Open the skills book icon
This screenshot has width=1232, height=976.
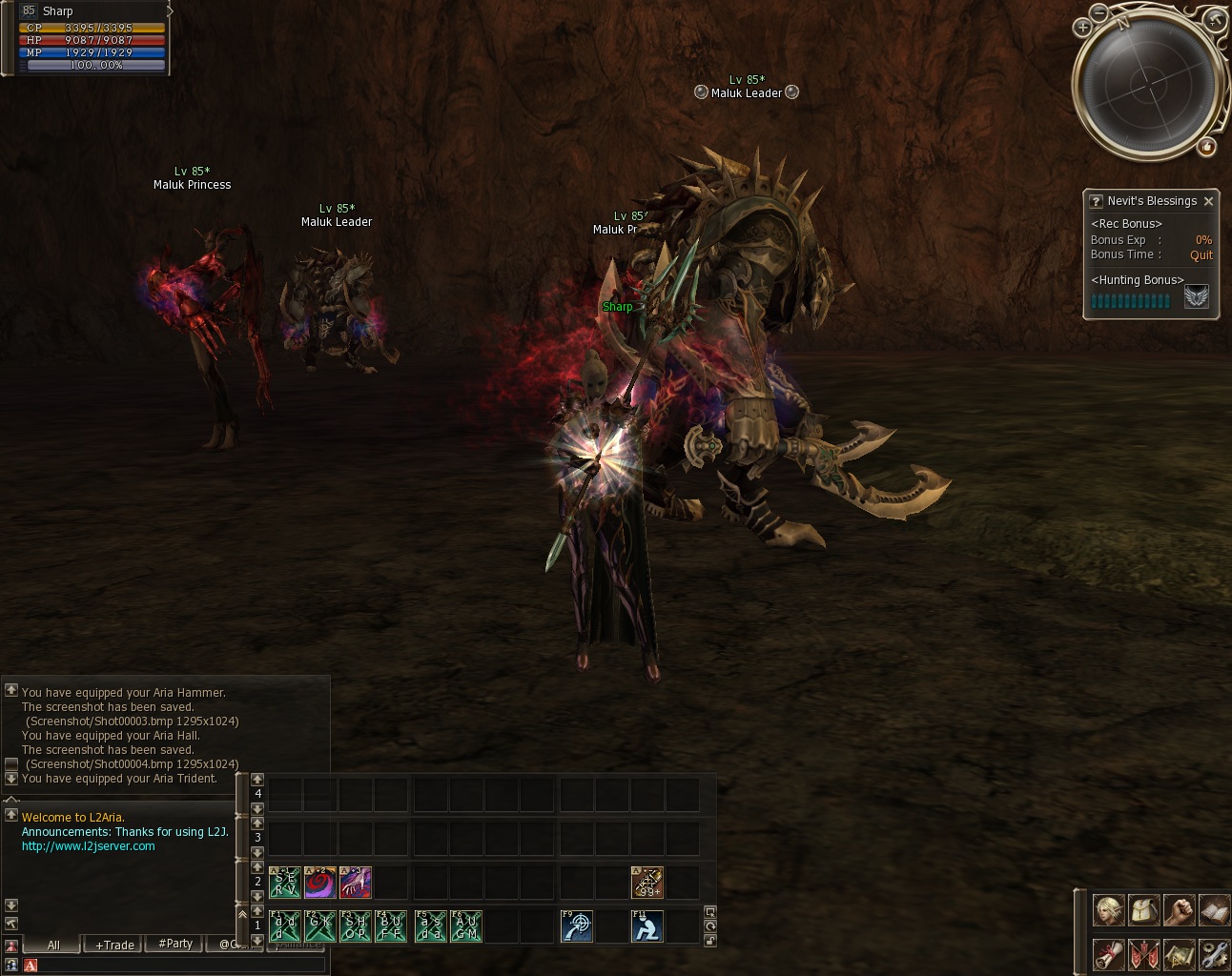point(1214,911)
